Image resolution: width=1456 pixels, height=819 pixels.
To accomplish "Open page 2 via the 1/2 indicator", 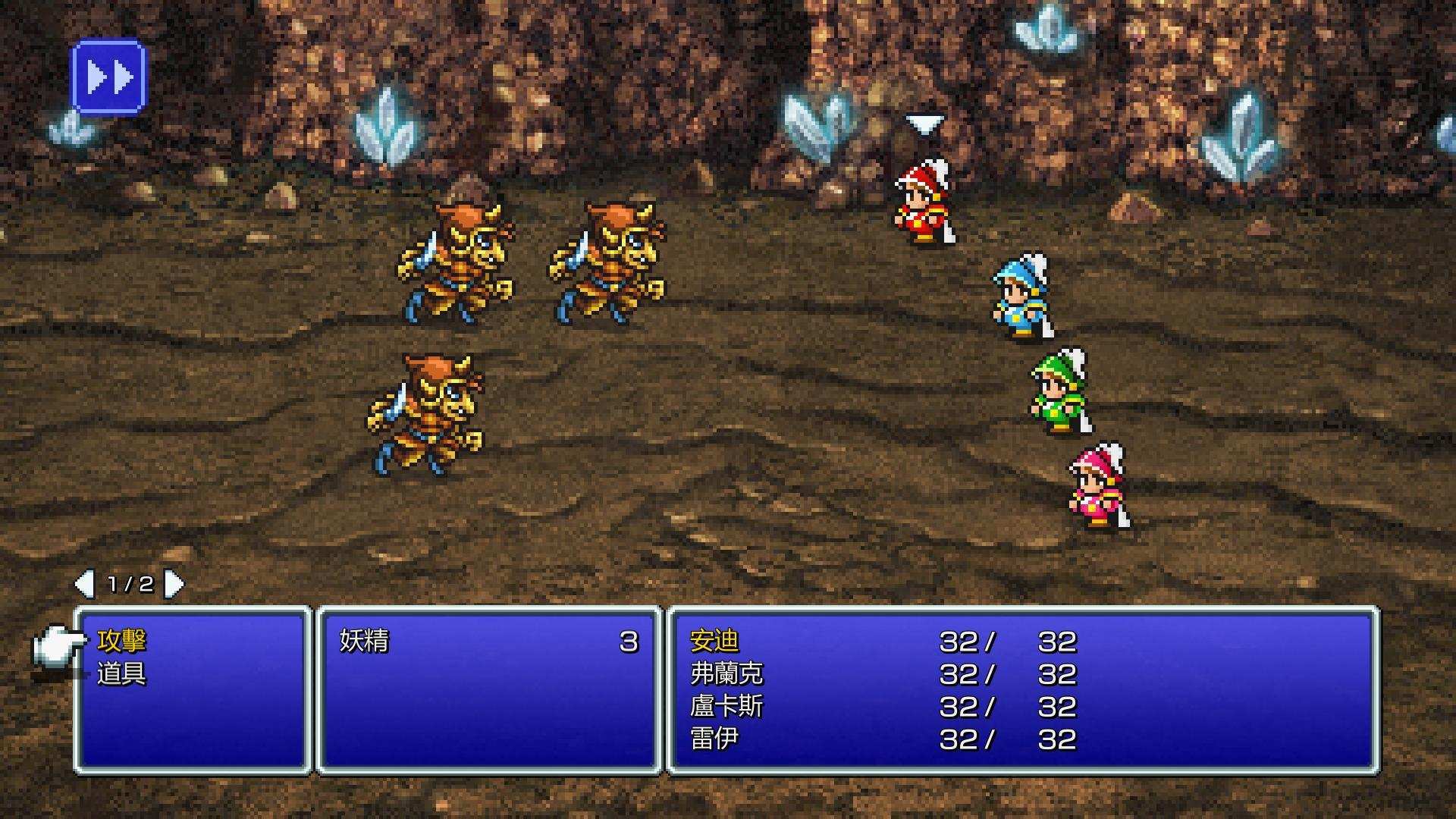I will pyautogui.click(x=132, y=585).
